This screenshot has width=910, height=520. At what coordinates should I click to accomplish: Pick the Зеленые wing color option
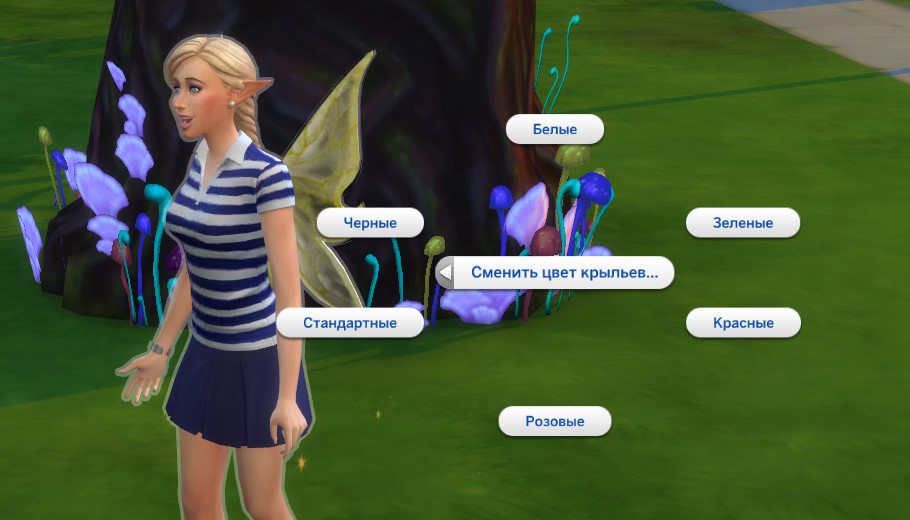tap(743, 223)
